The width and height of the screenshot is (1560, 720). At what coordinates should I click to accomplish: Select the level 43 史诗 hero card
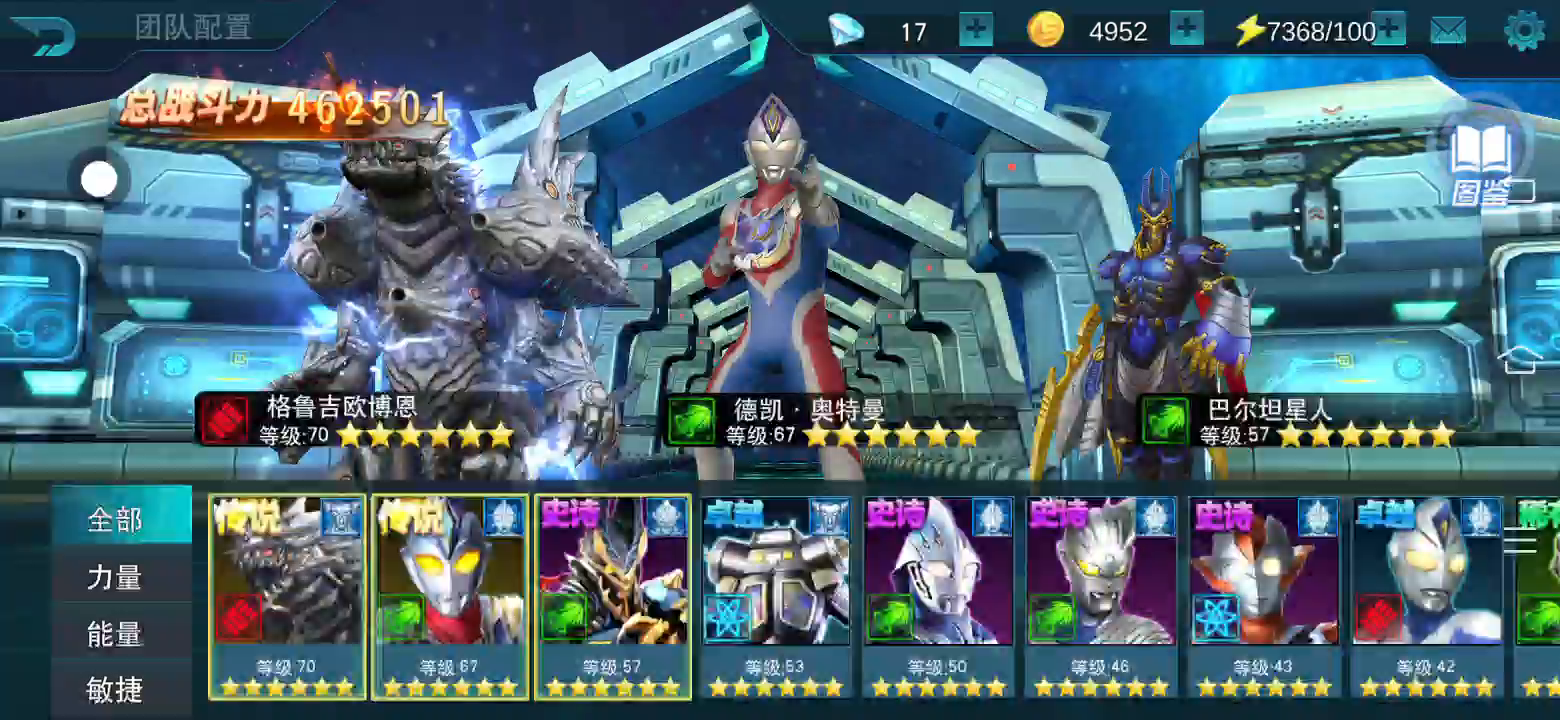click(1264, 596)
